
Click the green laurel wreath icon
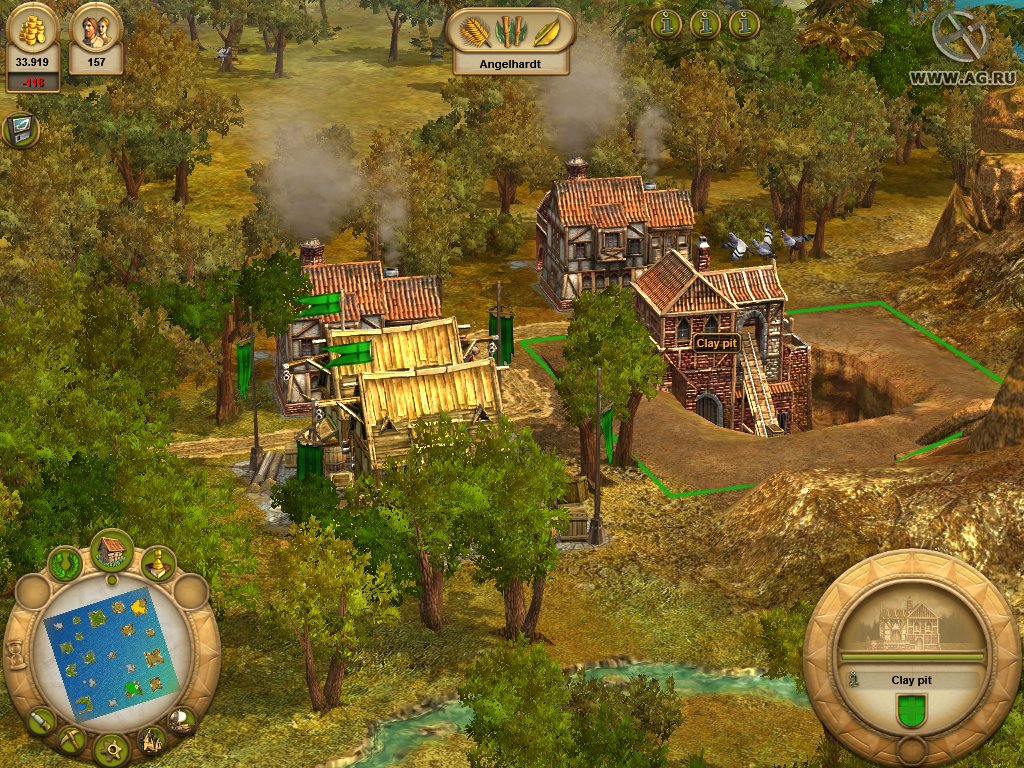(66, 565)
